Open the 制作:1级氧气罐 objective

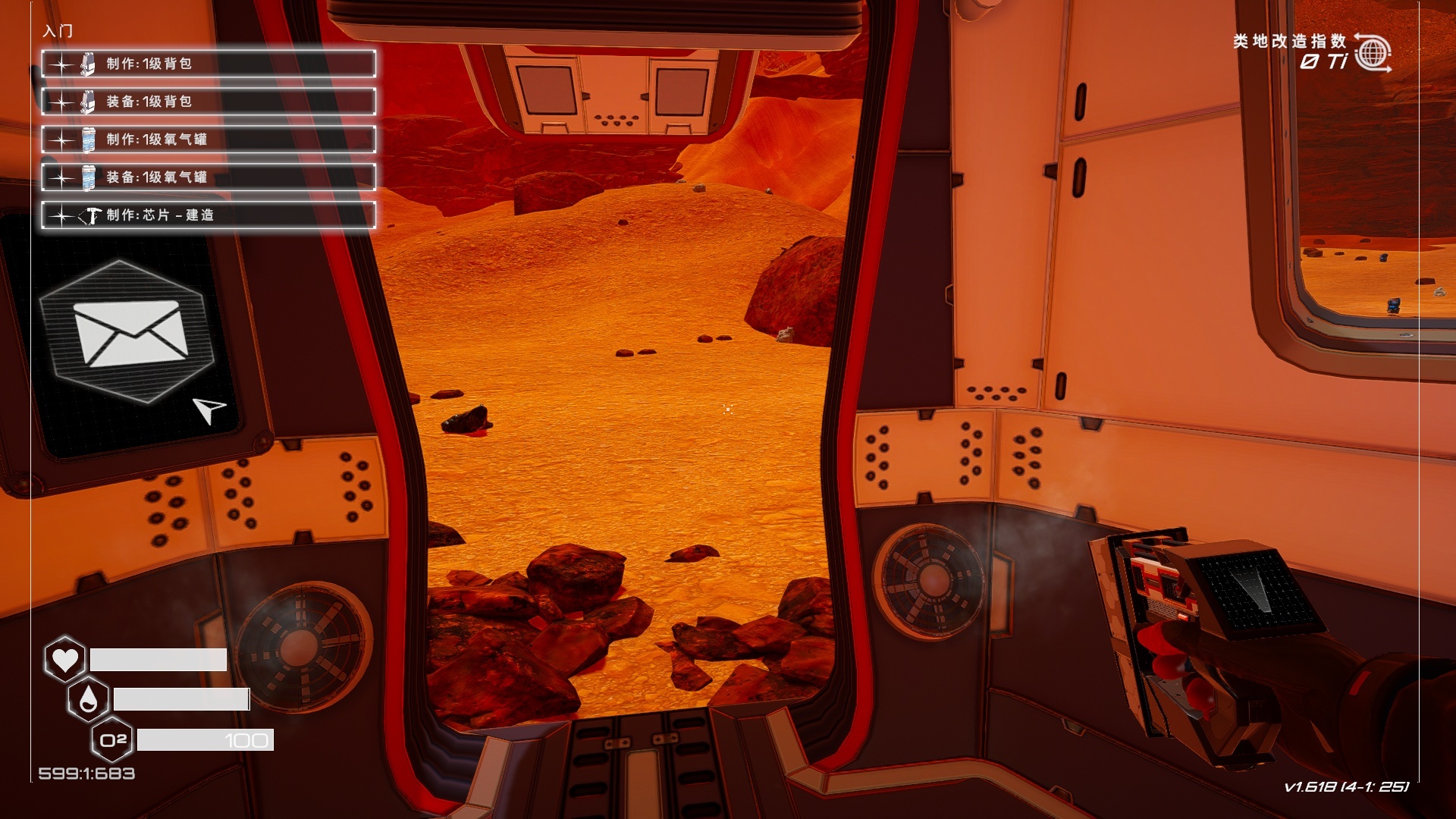click(209, 140)
